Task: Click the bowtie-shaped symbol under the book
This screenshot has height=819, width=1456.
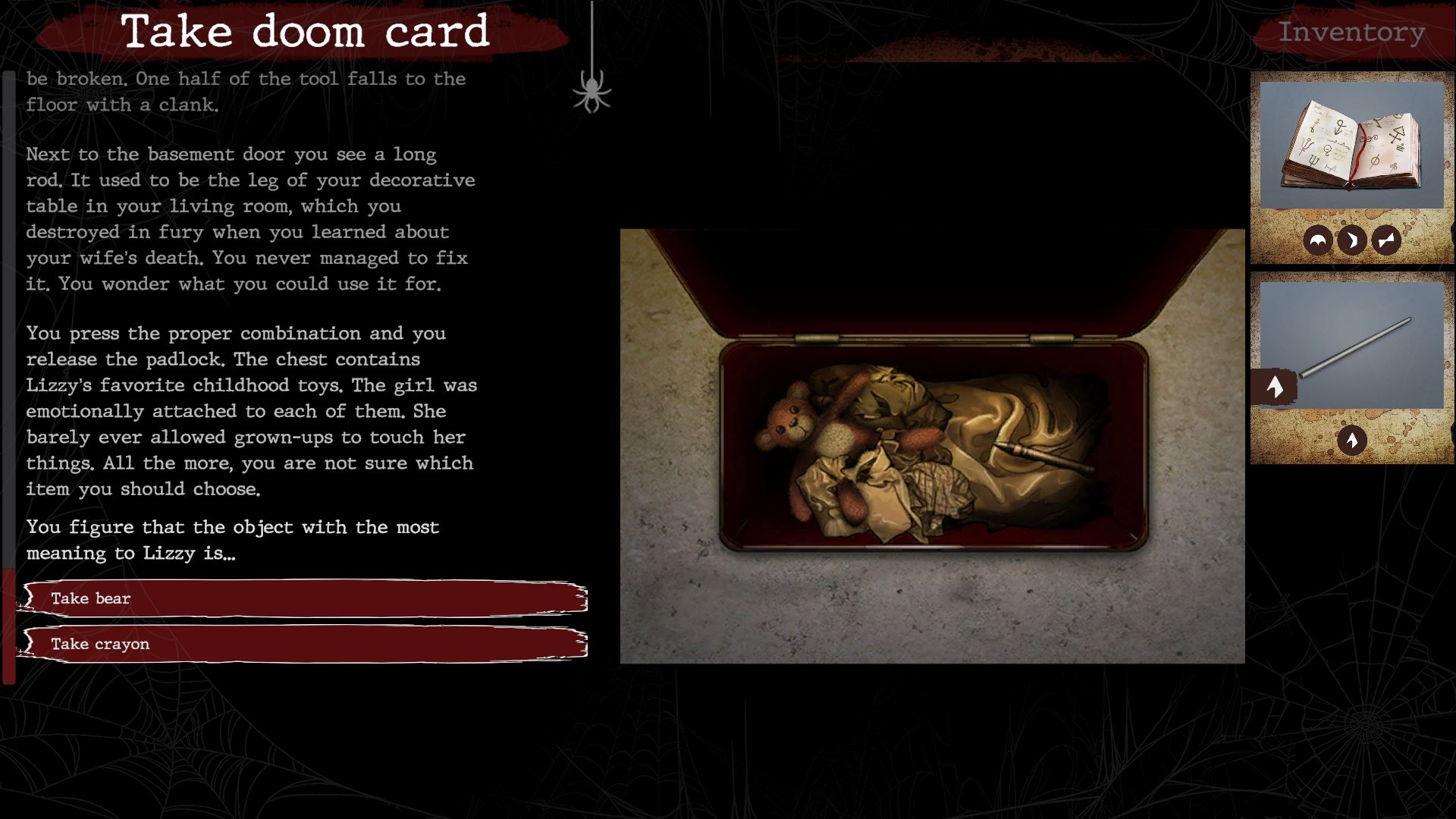Action: (1386, 241)
